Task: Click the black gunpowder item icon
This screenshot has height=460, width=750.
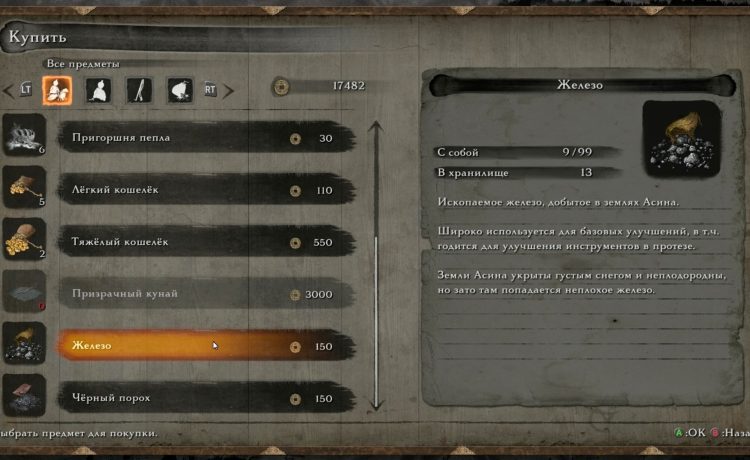Action: 24,397
